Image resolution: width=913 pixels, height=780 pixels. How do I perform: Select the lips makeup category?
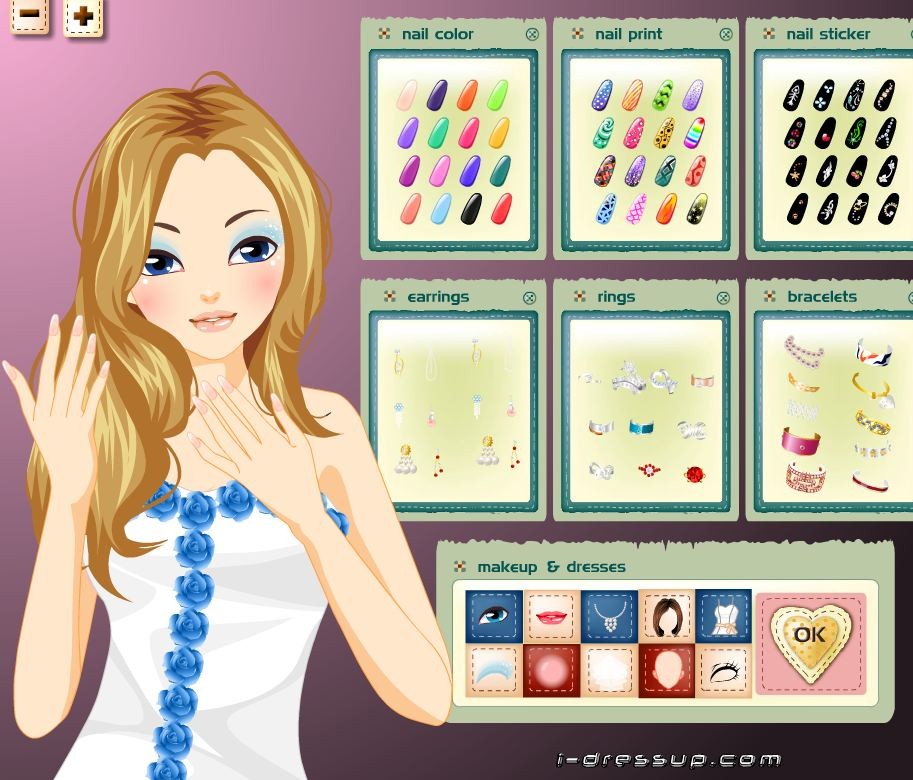click(550, 615)
